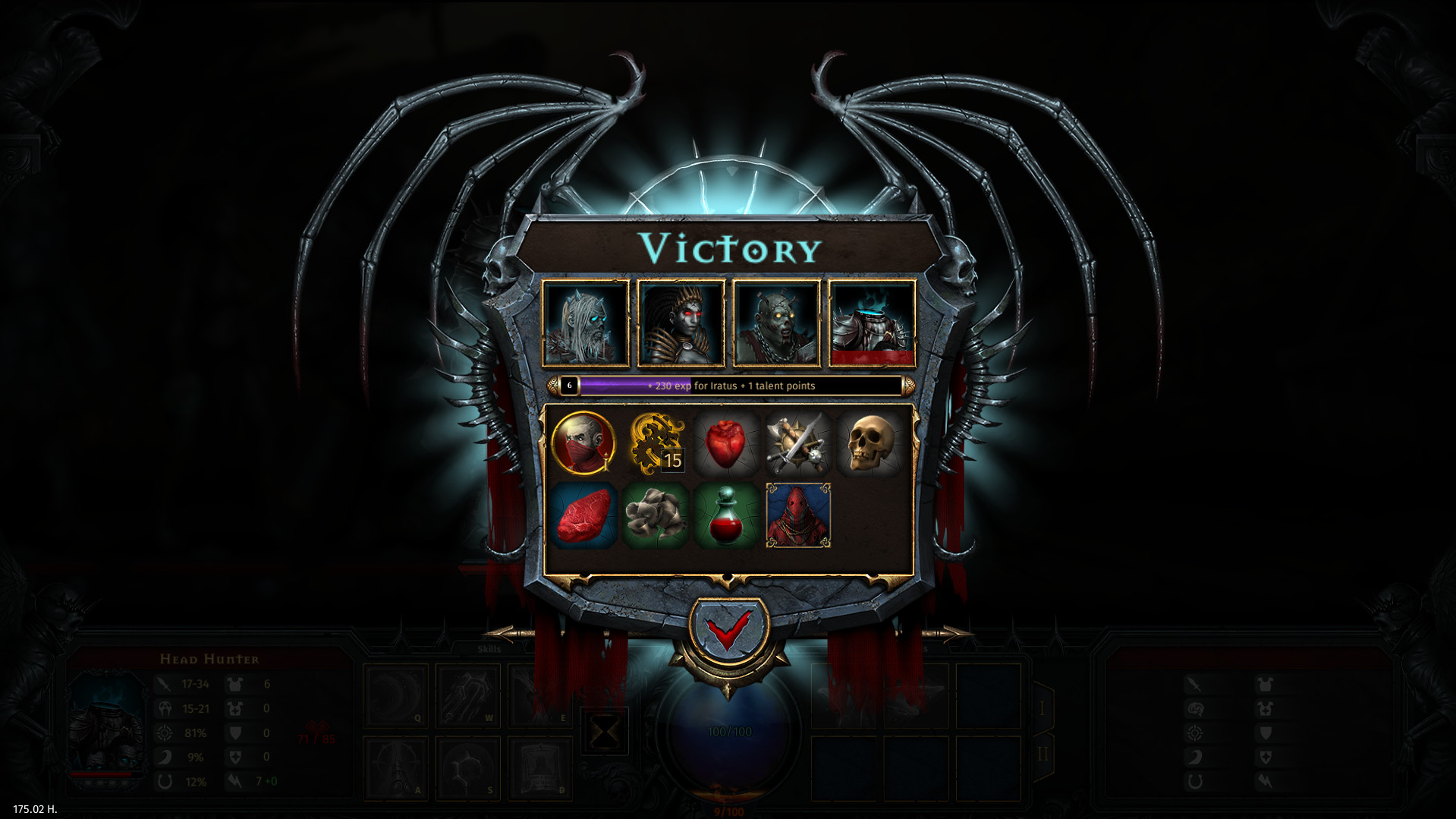This screenshot has width=1456, height=819.
Task: Click the hourglass wait icon near skills
Action: click(x=605, y=732)
